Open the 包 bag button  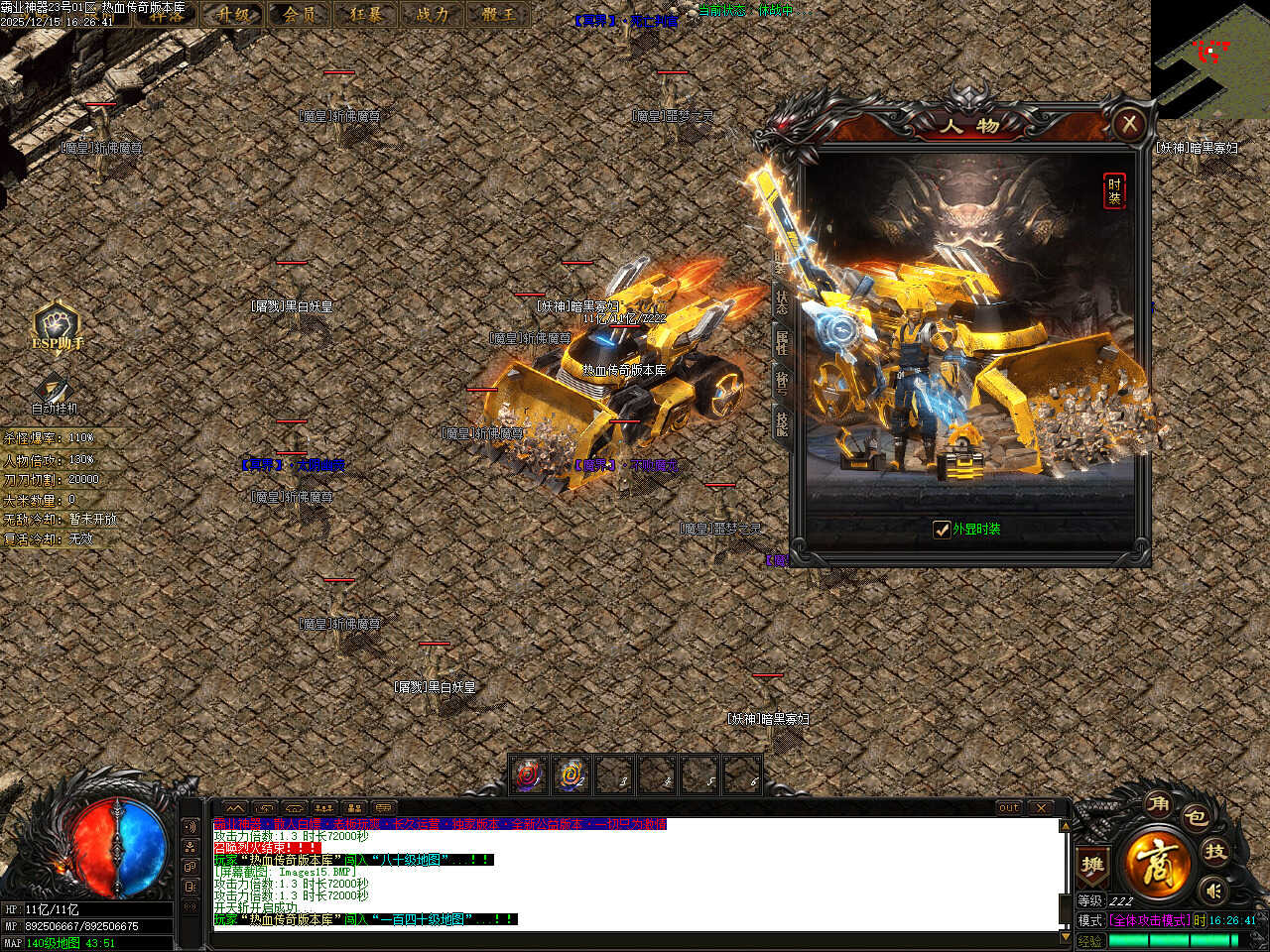(x=1197, y=818)
